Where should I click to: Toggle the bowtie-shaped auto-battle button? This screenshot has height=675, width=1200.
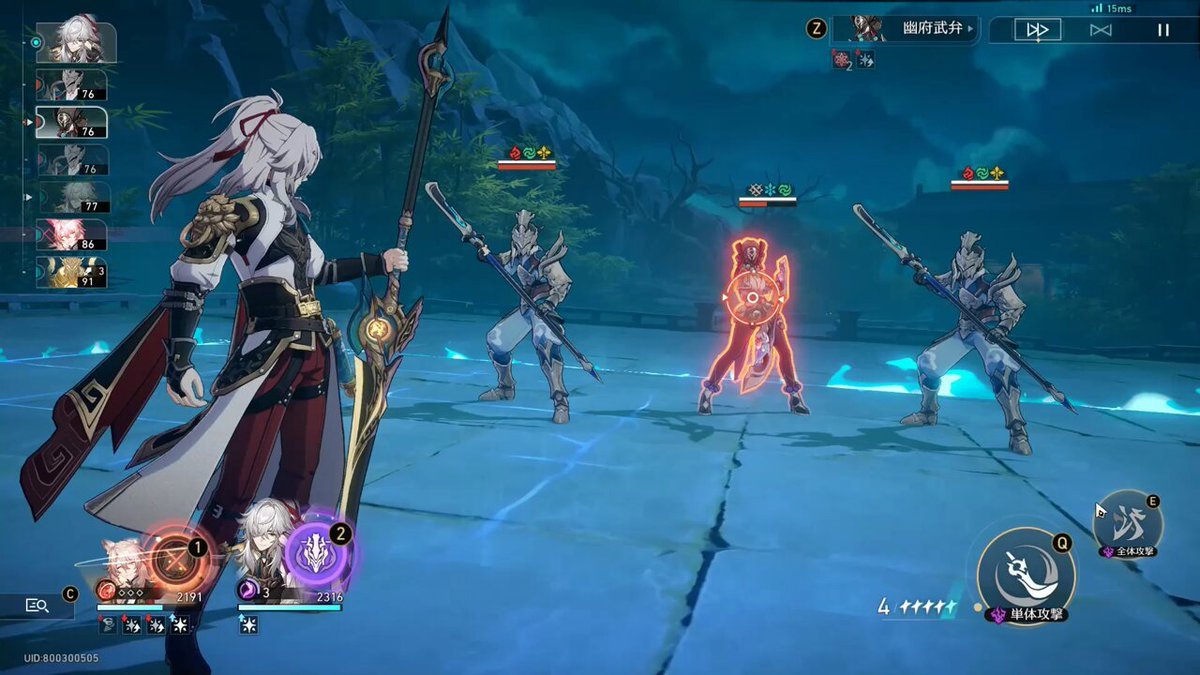1100,30
